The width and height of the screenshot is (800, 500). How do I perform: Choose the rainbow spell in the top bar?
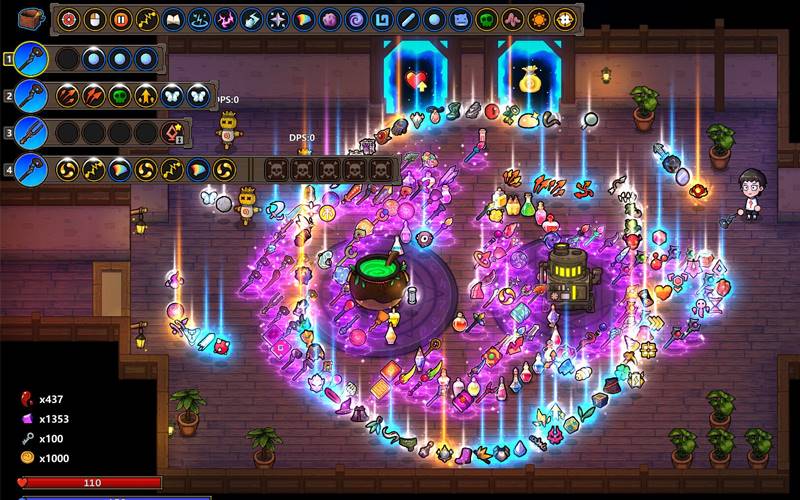click(x=304, y=19)
